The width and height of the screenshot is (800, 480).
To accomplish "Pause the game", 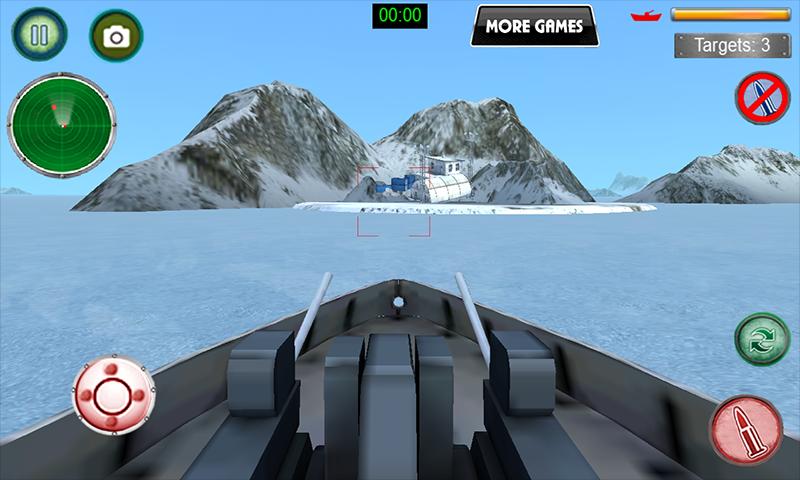I will (39, 36).
